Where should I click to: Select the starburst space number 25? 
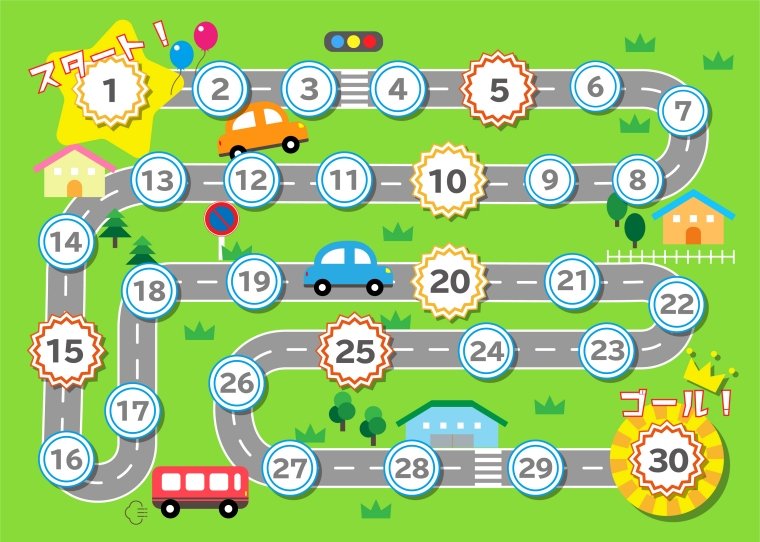click(x=354, y=351)
